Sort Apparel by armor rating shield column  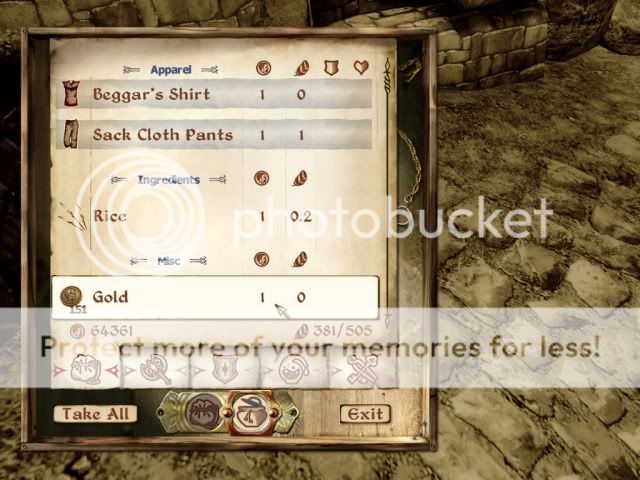(x=329, y=69)
